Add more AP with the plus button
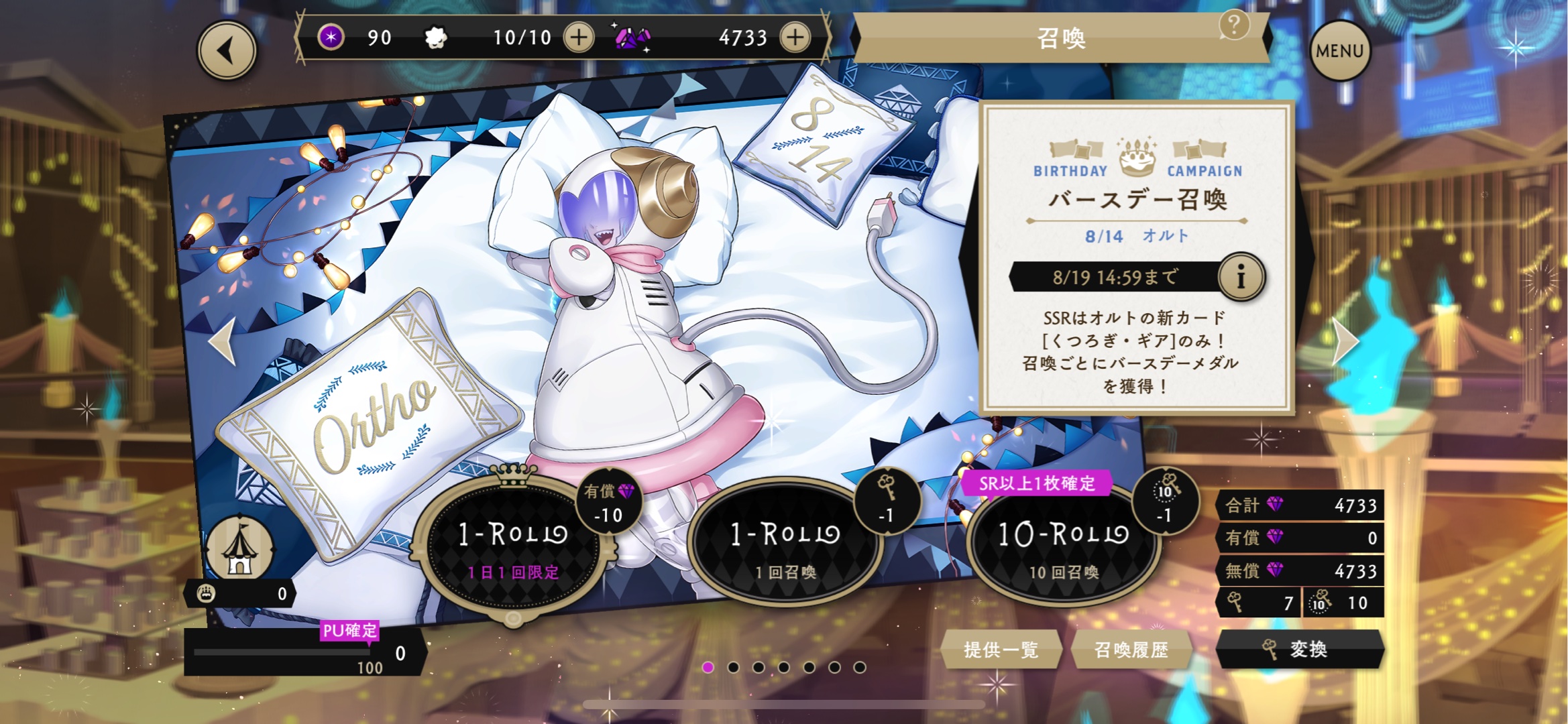The height and width of the screenshot is (724, 1568). [579, 38]
